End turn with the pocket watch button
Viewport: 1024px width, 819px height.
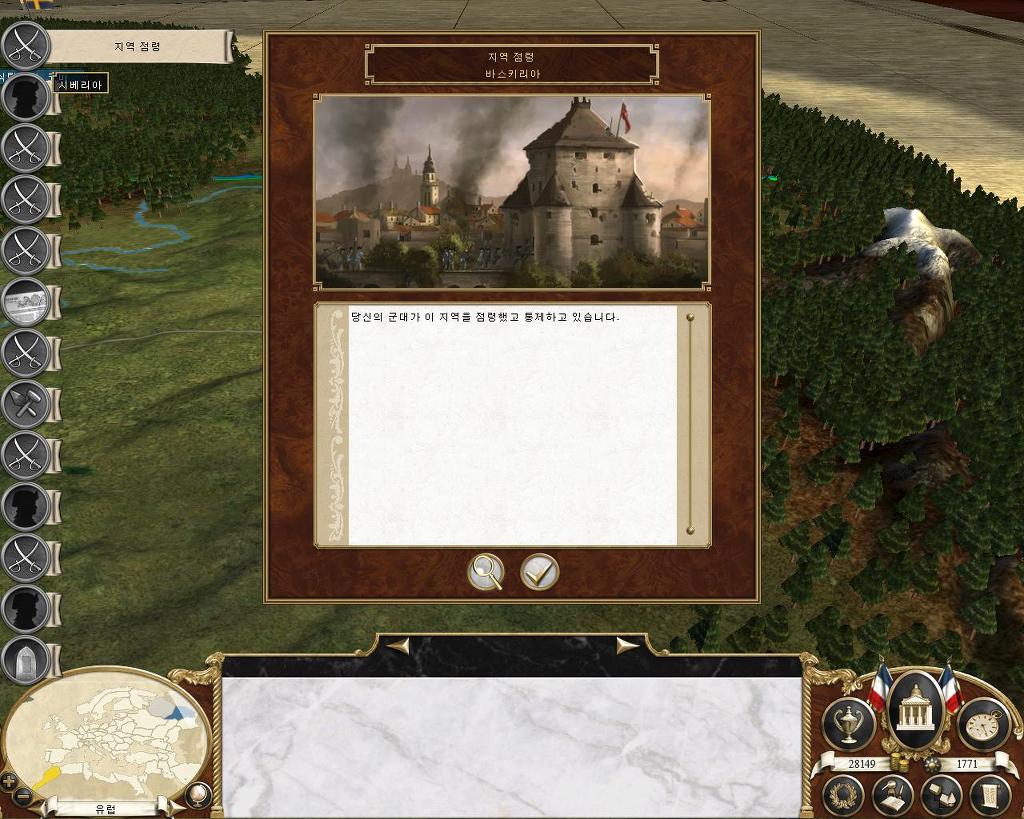point(982,723)
